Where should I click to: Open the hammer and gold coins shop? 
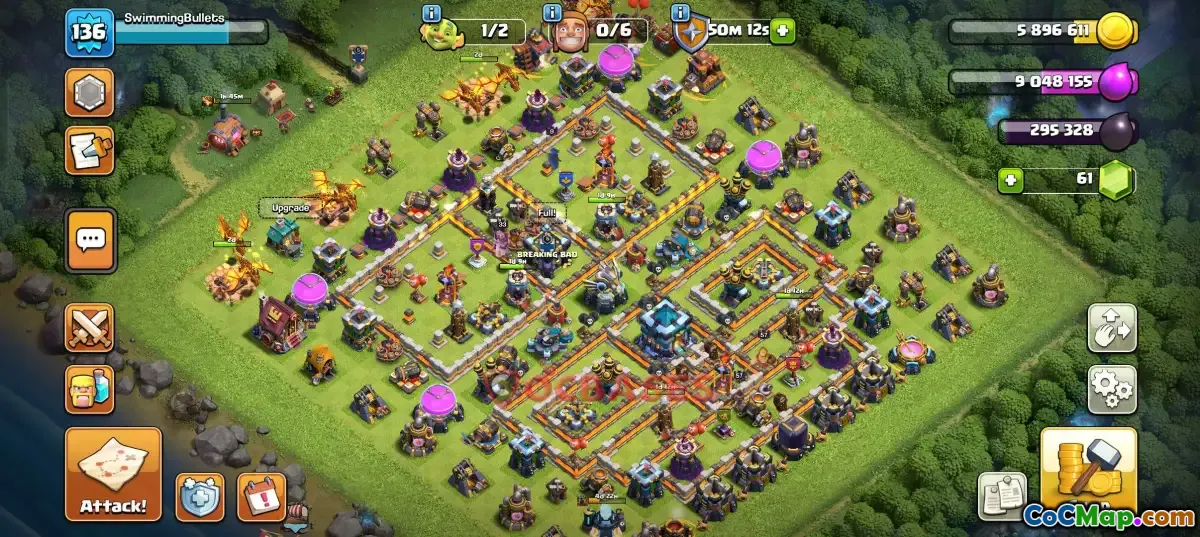pyautogui.click(x=1088, y=469)
